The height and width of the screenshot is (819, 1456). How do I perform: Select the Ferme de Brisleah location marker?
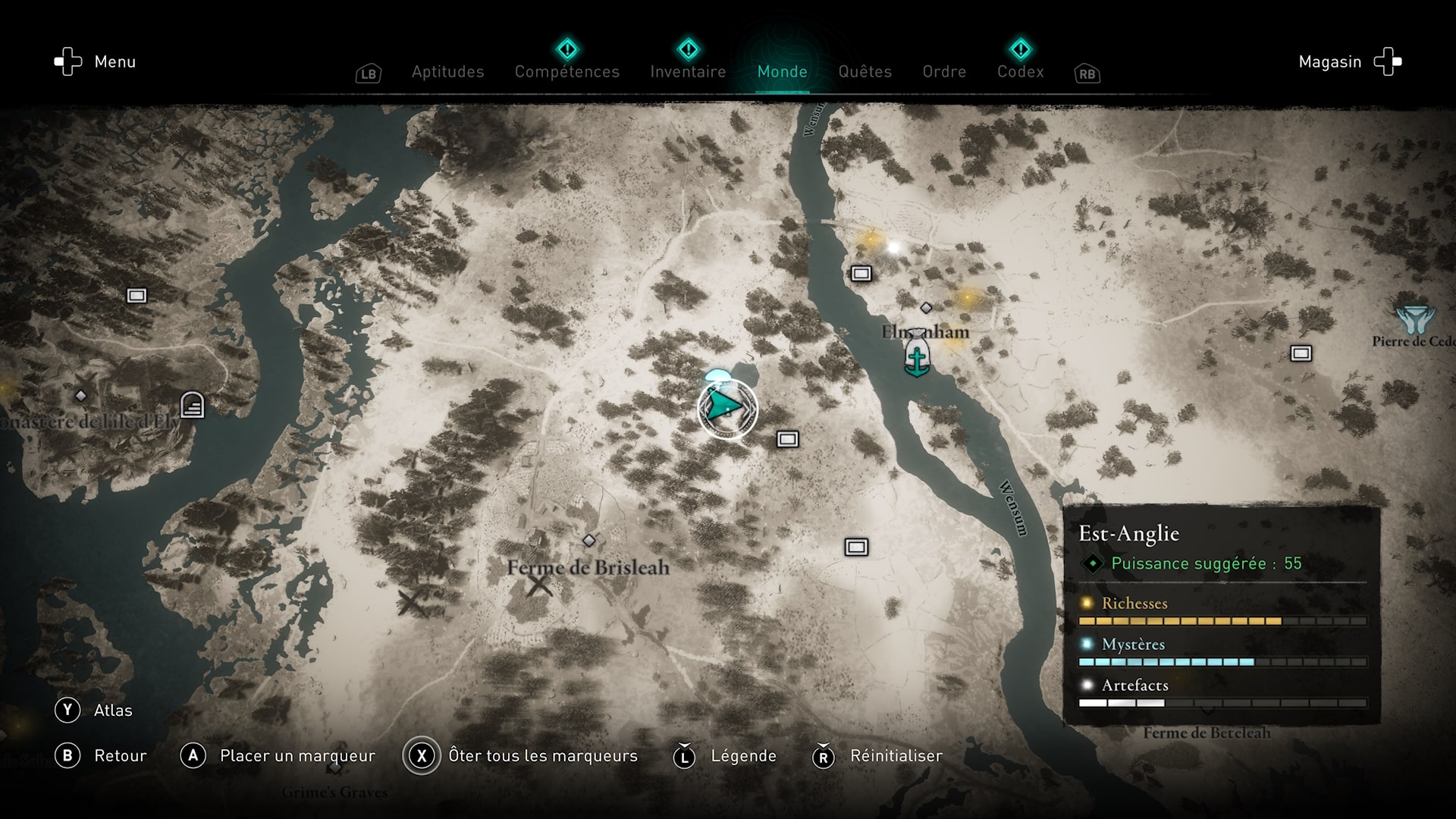588,541
